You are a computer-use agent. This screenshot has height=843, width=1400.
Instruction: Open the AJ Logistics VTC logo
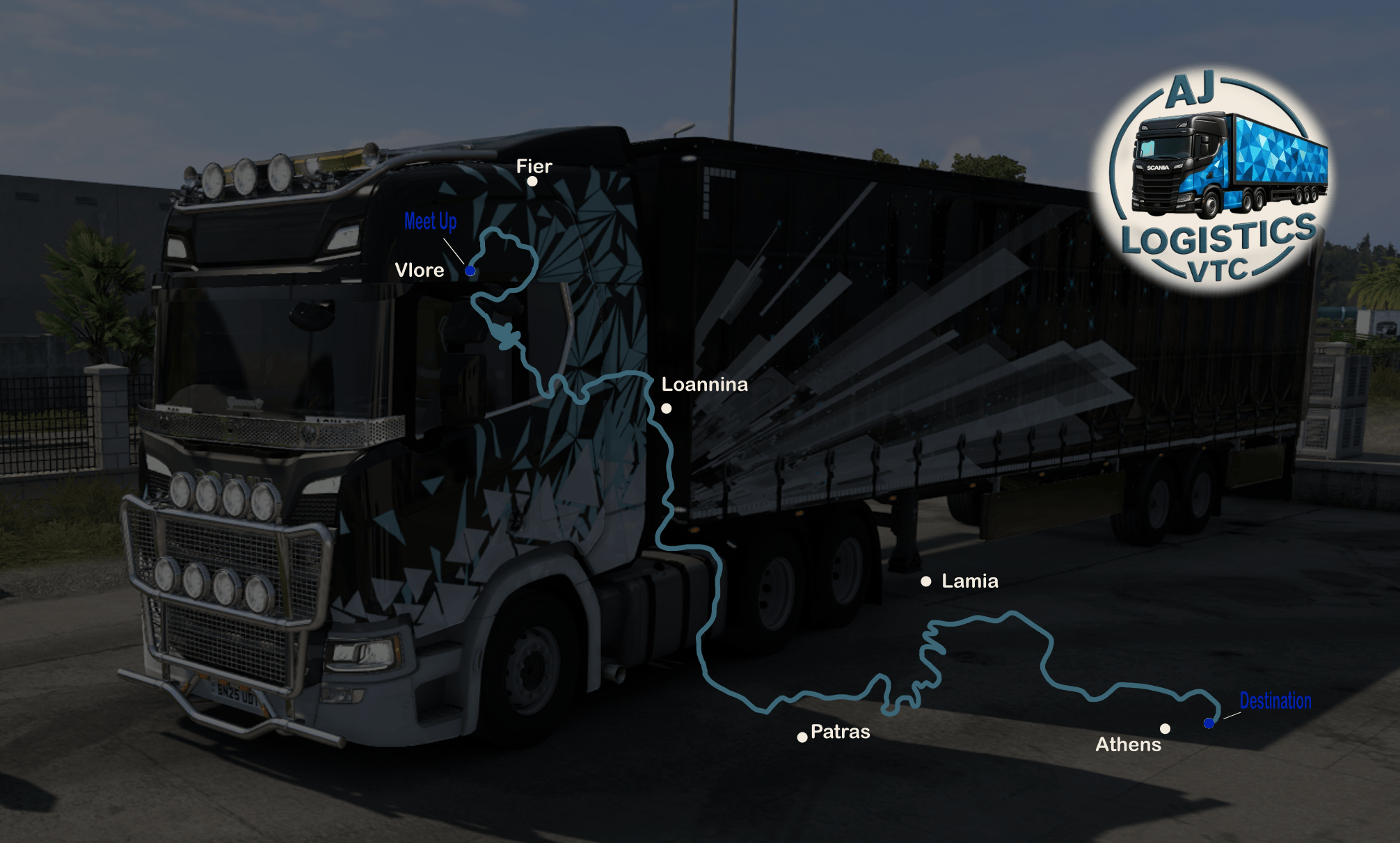pos(1214,182)
